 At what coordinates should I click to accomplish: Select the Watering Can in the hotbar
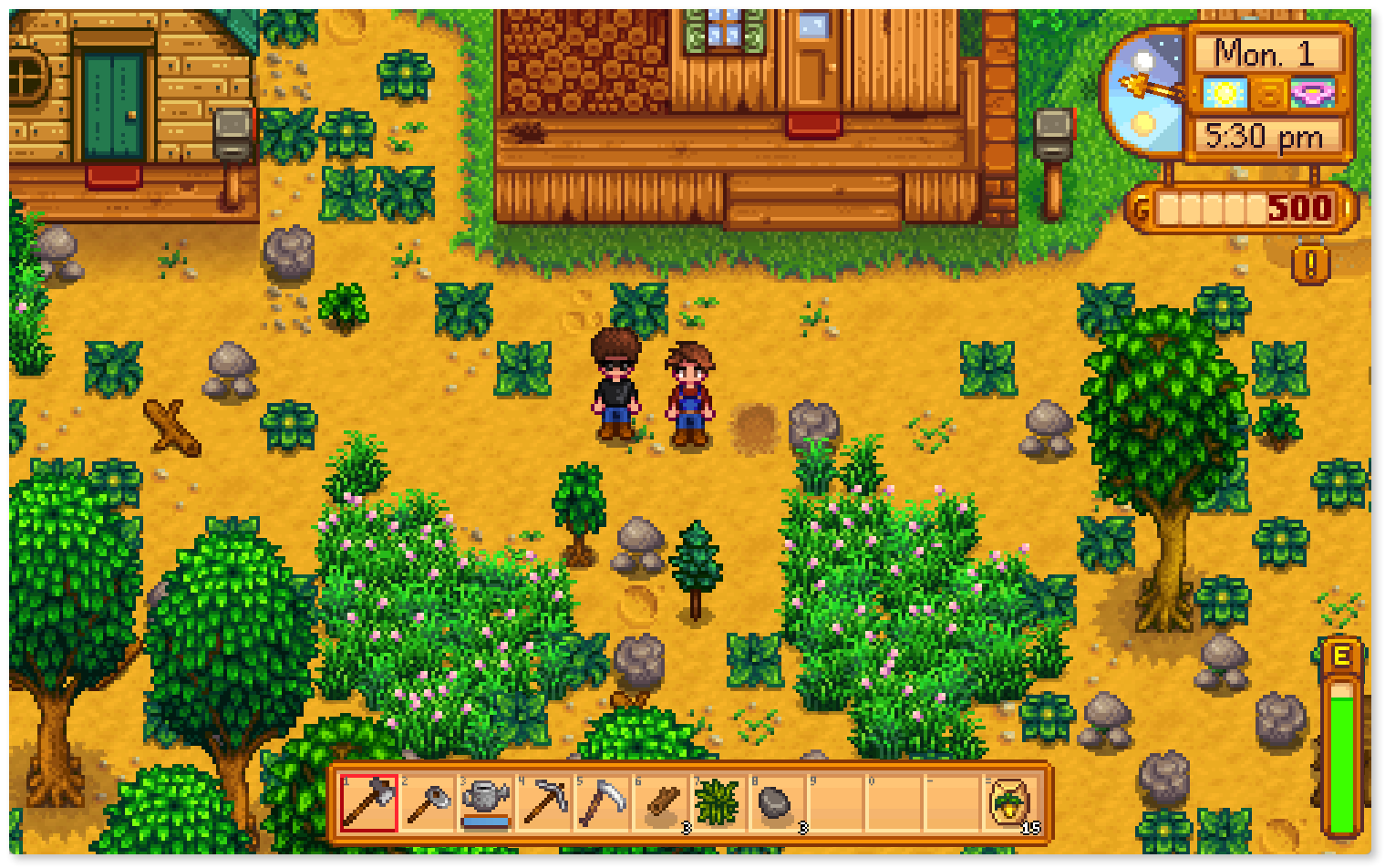point(485,802)
